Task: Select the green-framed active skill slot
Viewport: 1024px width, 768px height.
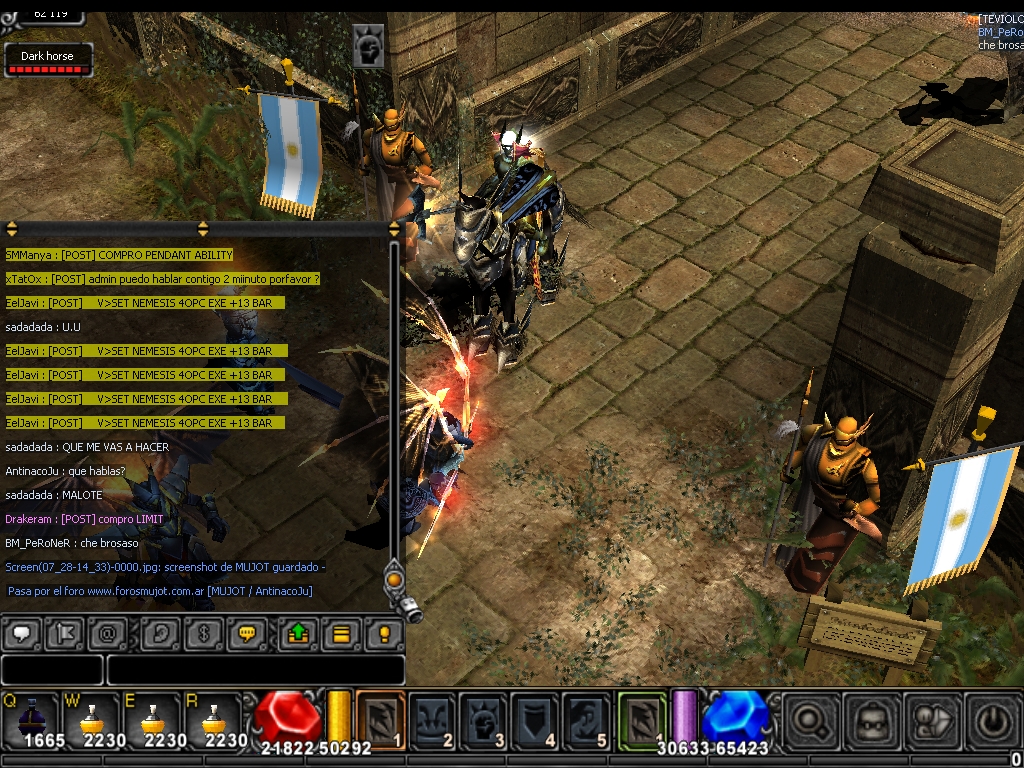Action: [x=641, y=720]
